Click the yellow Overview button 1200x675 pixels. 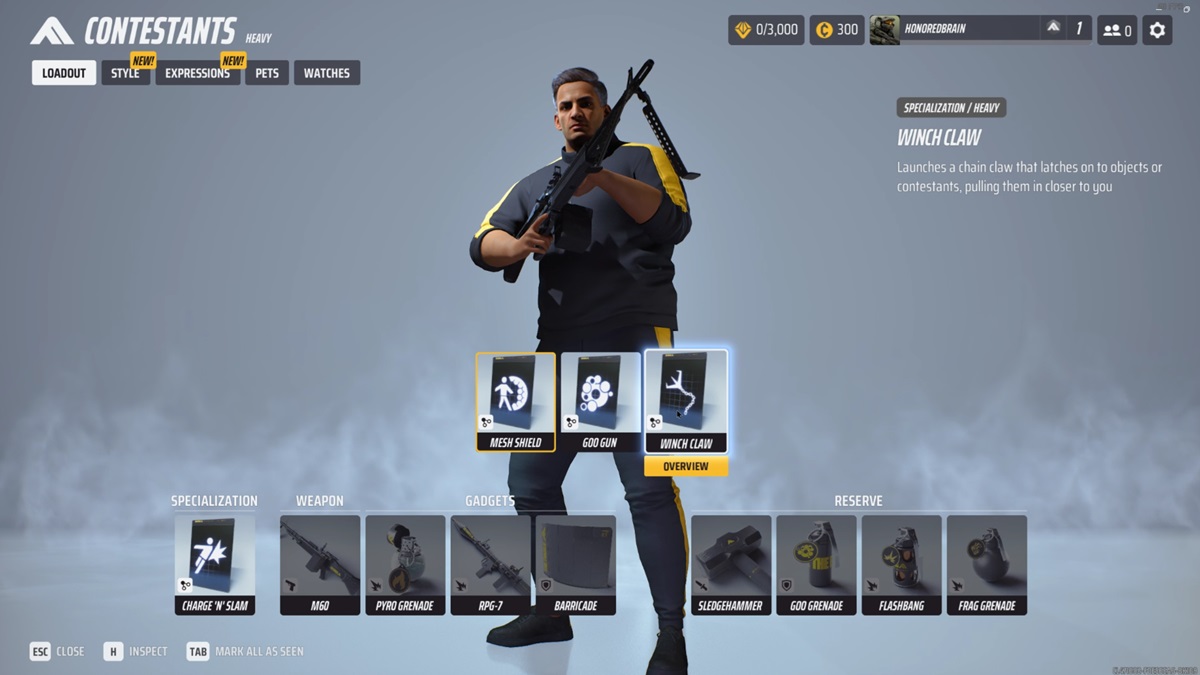click(x=686, y=467)
